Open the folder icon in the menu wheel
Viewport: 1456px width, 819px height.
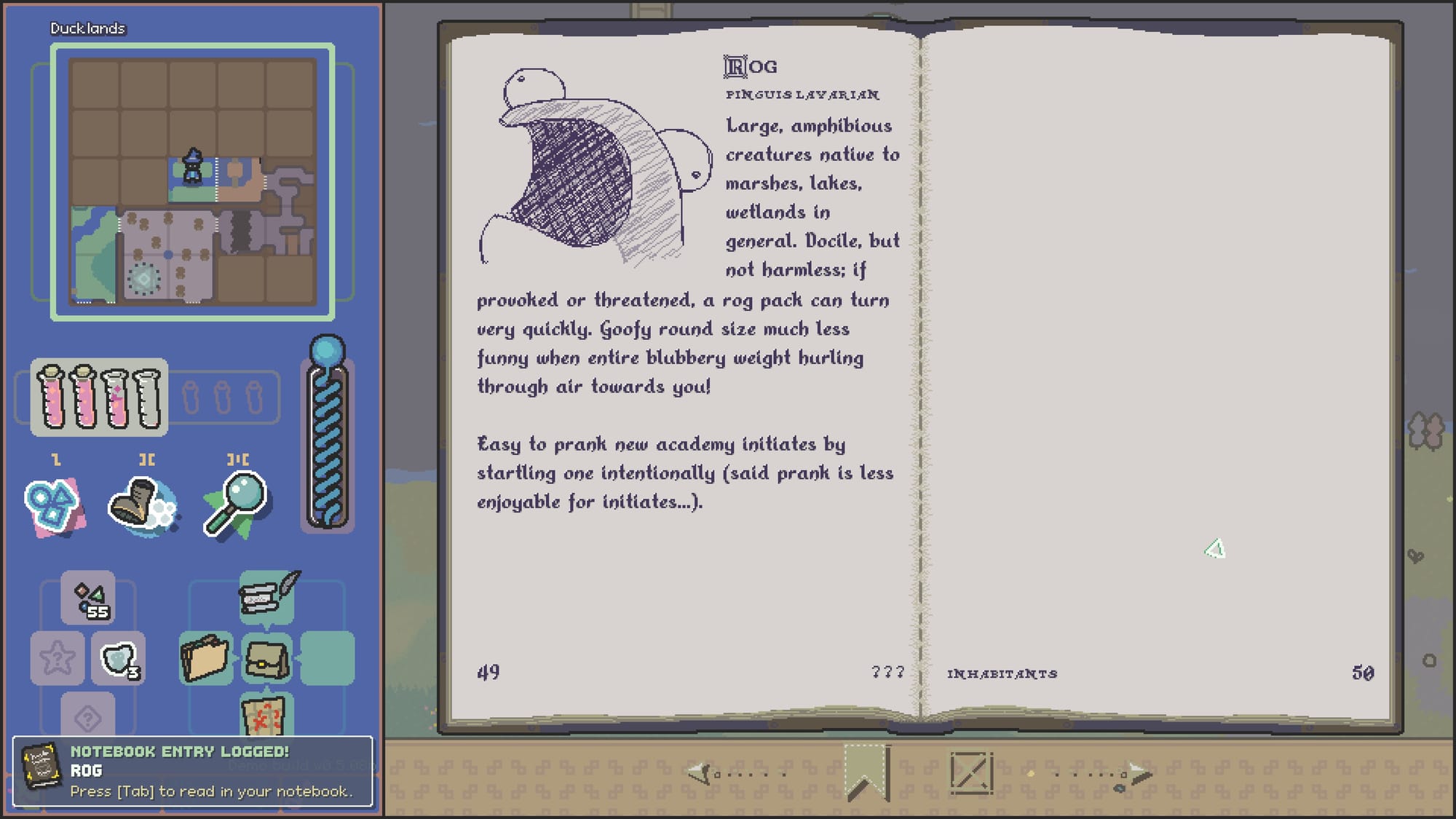[x=206, y=658]
